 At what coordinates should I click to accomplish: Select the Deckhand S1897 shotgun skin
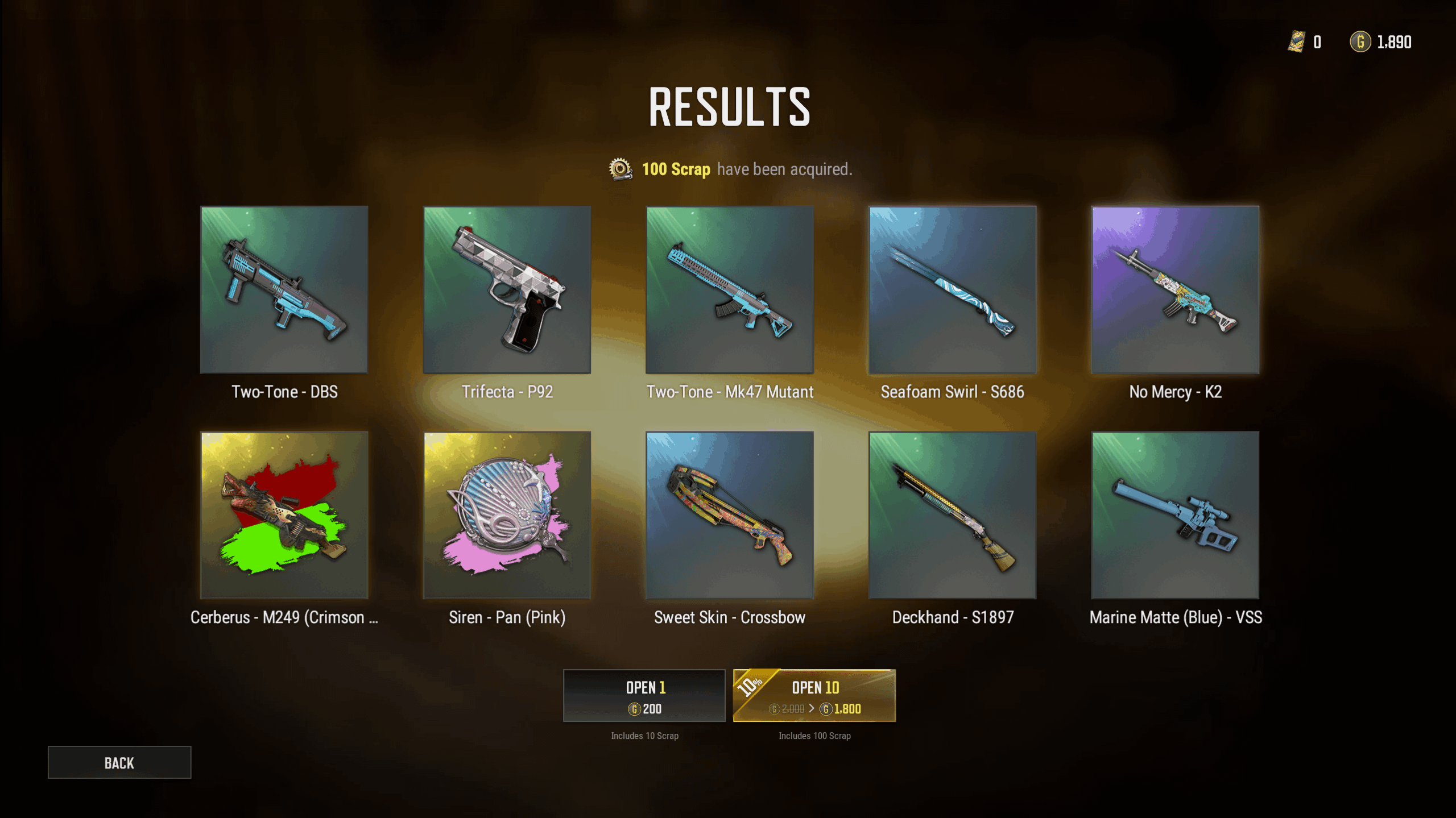coord(953,515)
